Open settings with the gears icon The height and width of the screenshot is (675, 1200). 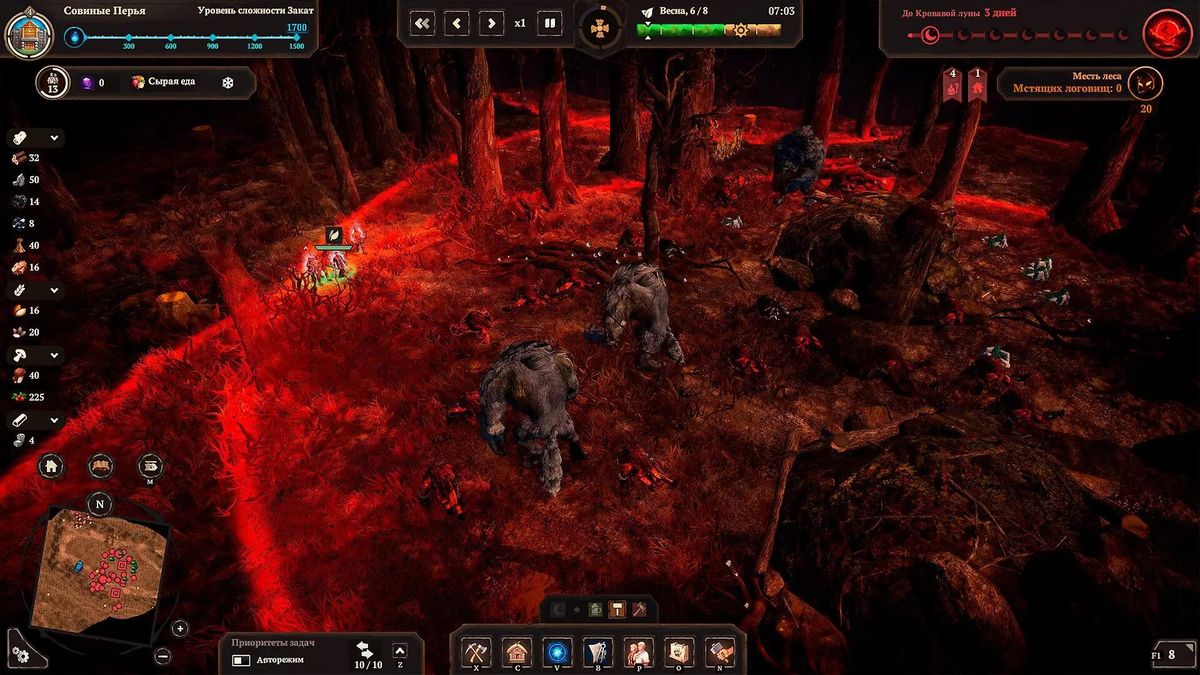tap(19, 654)
